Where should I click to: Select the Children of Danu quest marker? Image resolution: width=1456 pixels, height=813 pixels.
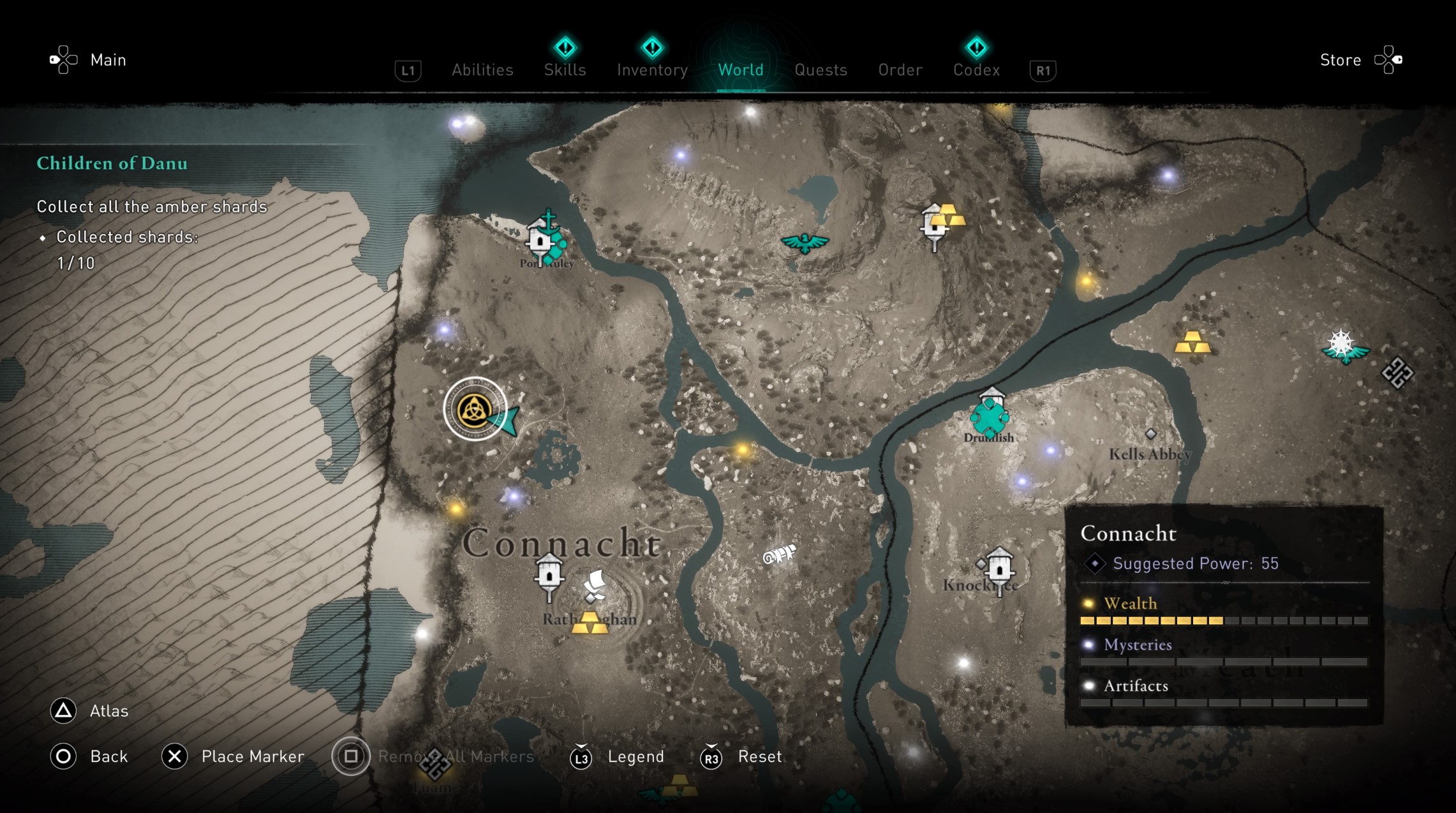[x=475, y=410]
